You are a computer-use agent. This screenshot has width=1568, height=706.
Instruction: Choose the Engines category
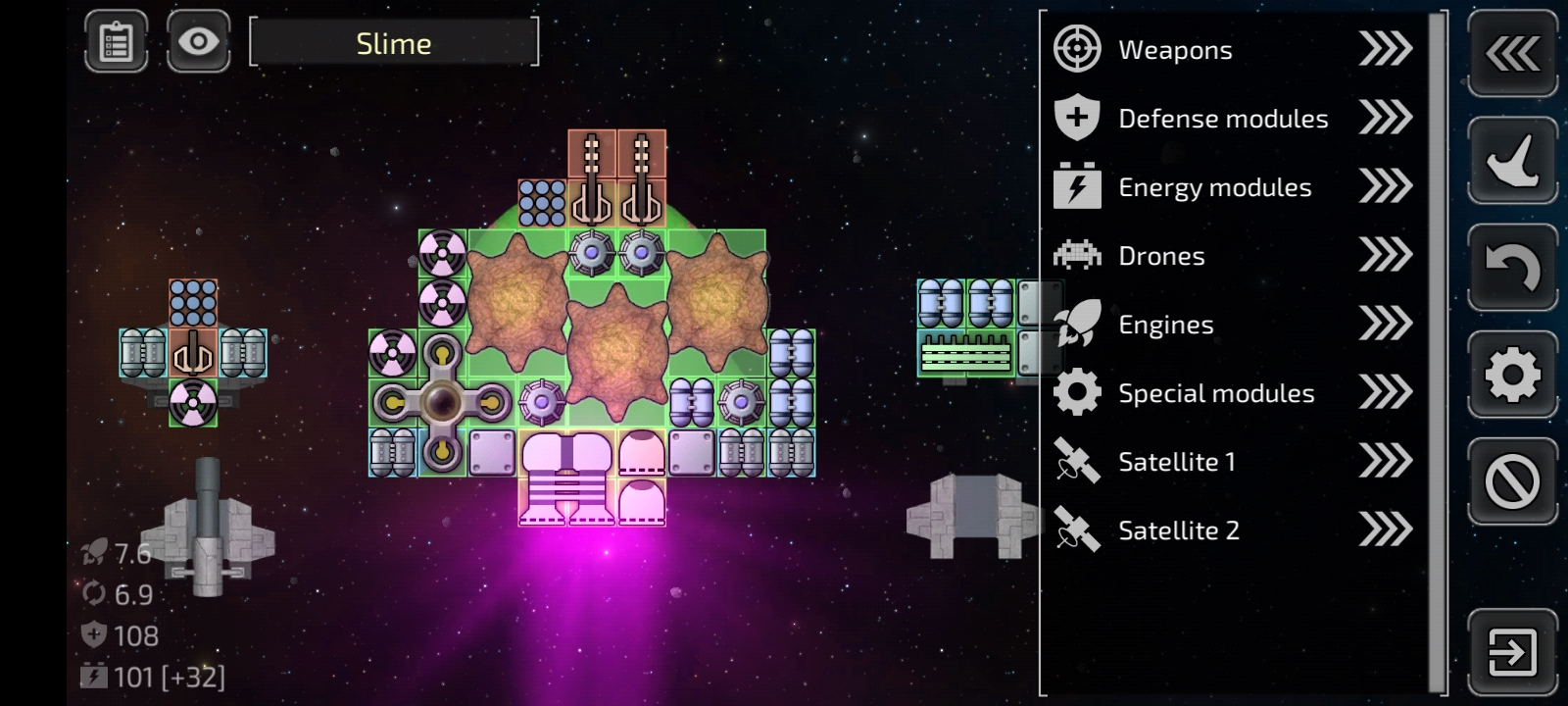1233,325
